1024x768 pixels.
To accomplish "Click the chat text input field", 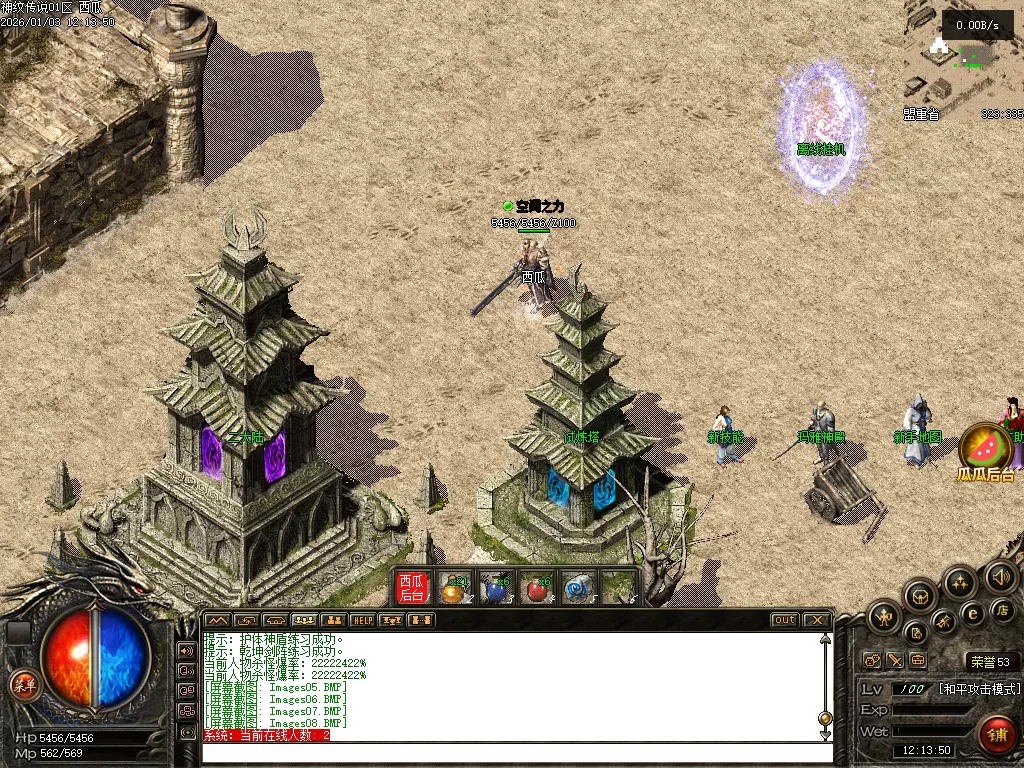I will 510,752.
